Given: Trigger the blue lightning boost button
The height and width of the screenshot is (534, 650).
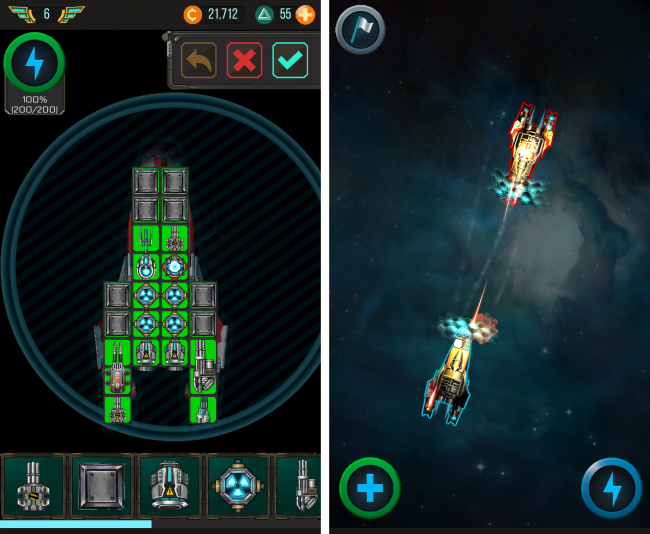Looking at the screenshot, I should [x=611, y=488].
